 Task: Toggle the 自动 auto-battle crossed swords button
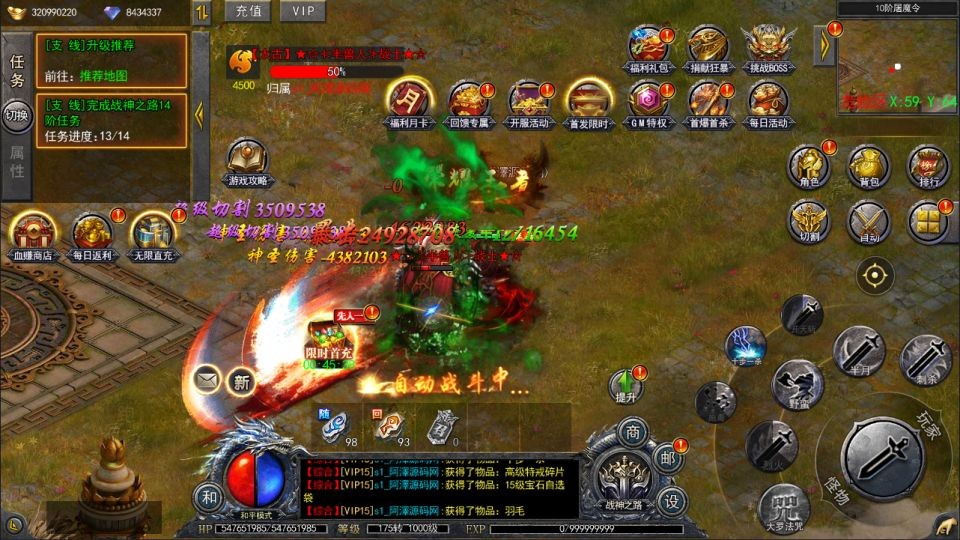pos(868,222)
